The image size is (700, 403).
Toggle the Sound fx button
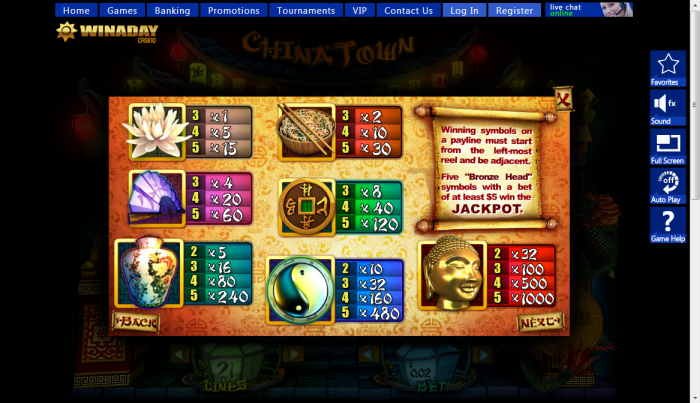click(x=667, y=107)
